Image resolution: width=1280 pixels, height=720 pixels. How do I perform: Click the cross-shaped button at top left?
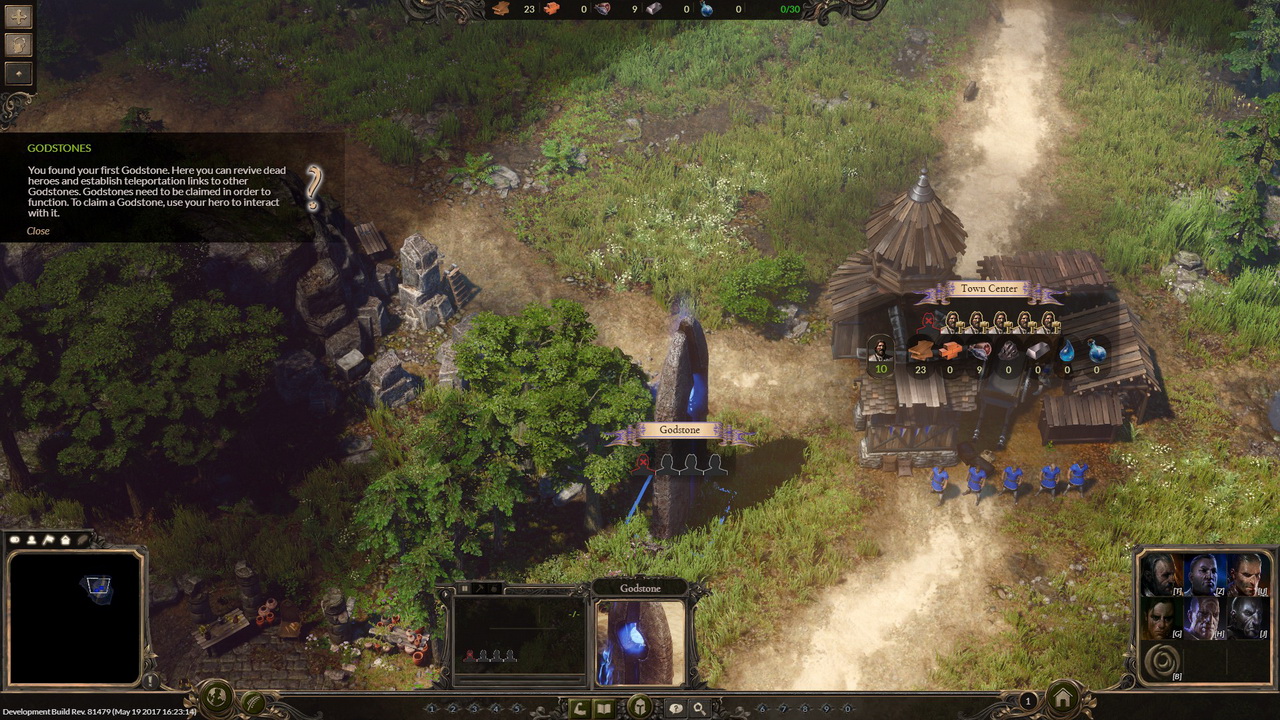(19, 17)
